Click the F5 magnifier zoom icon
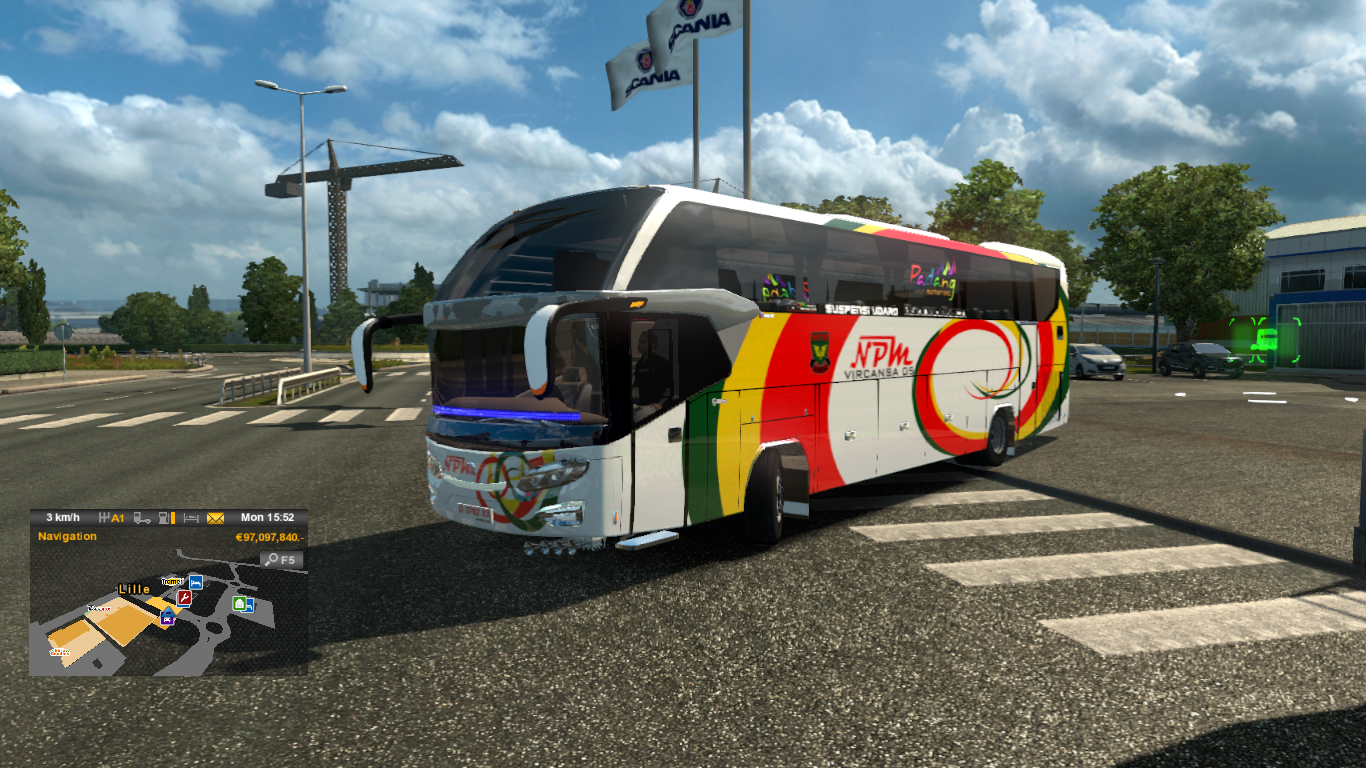 [282, 559]
